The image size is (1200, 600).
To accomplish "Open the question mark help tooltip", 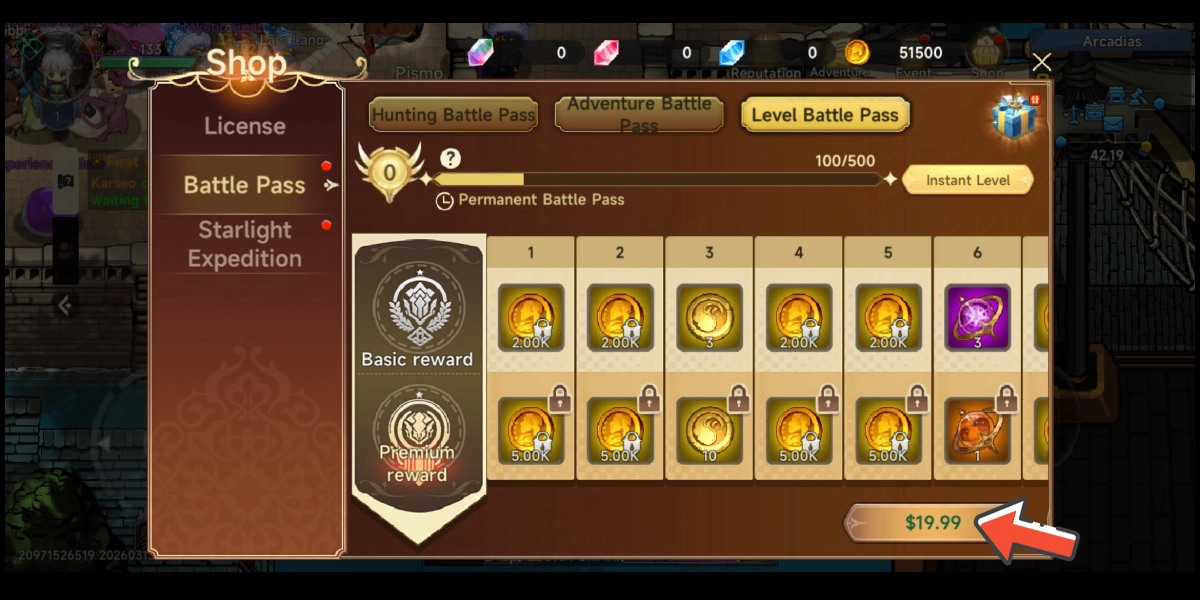I will point(450,159).
